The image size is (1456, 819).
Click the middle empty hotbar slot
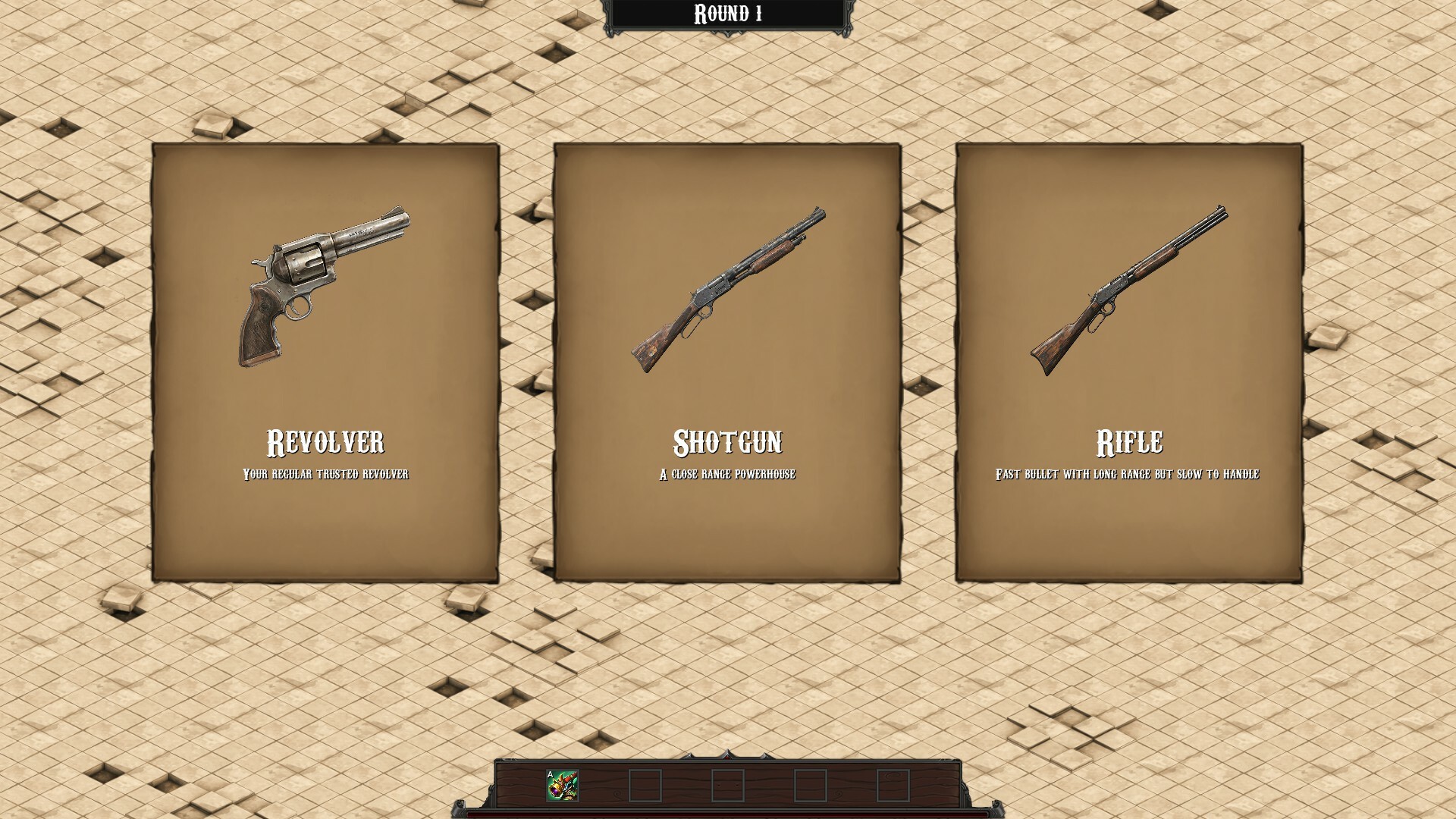730,785
